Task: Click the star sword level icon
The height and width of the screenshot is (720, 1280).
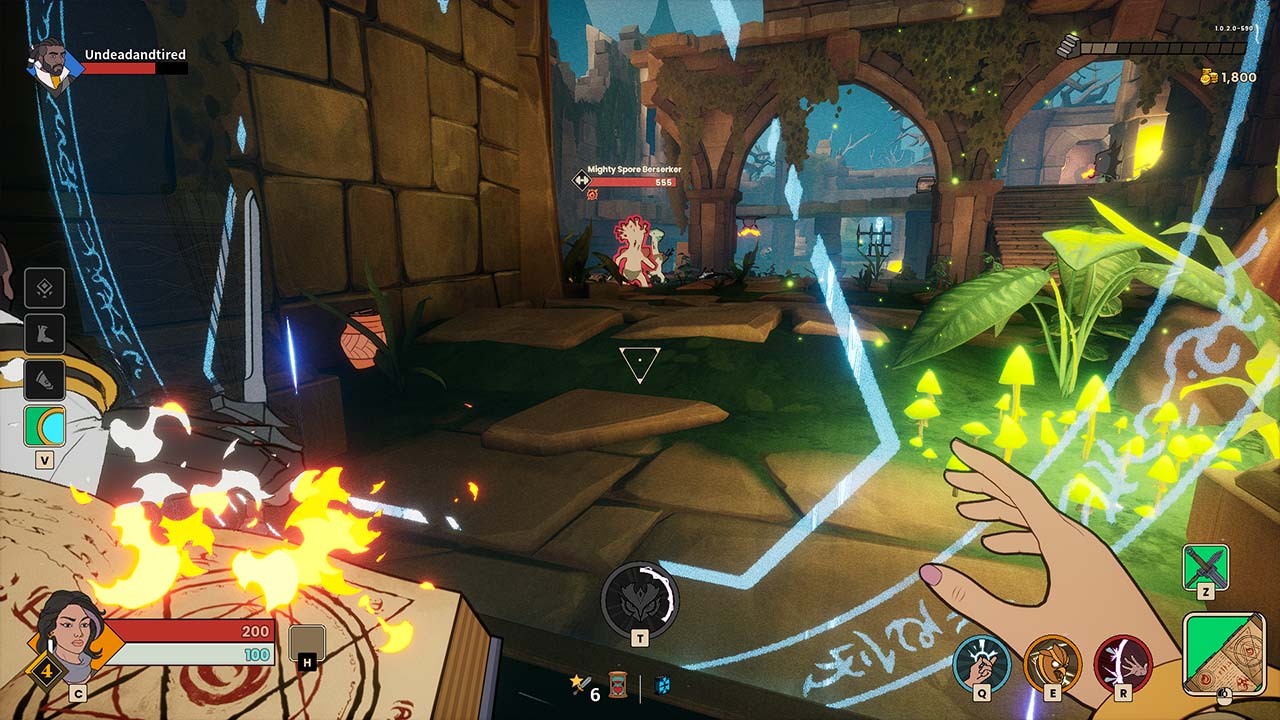Action: tap(578, 685)
